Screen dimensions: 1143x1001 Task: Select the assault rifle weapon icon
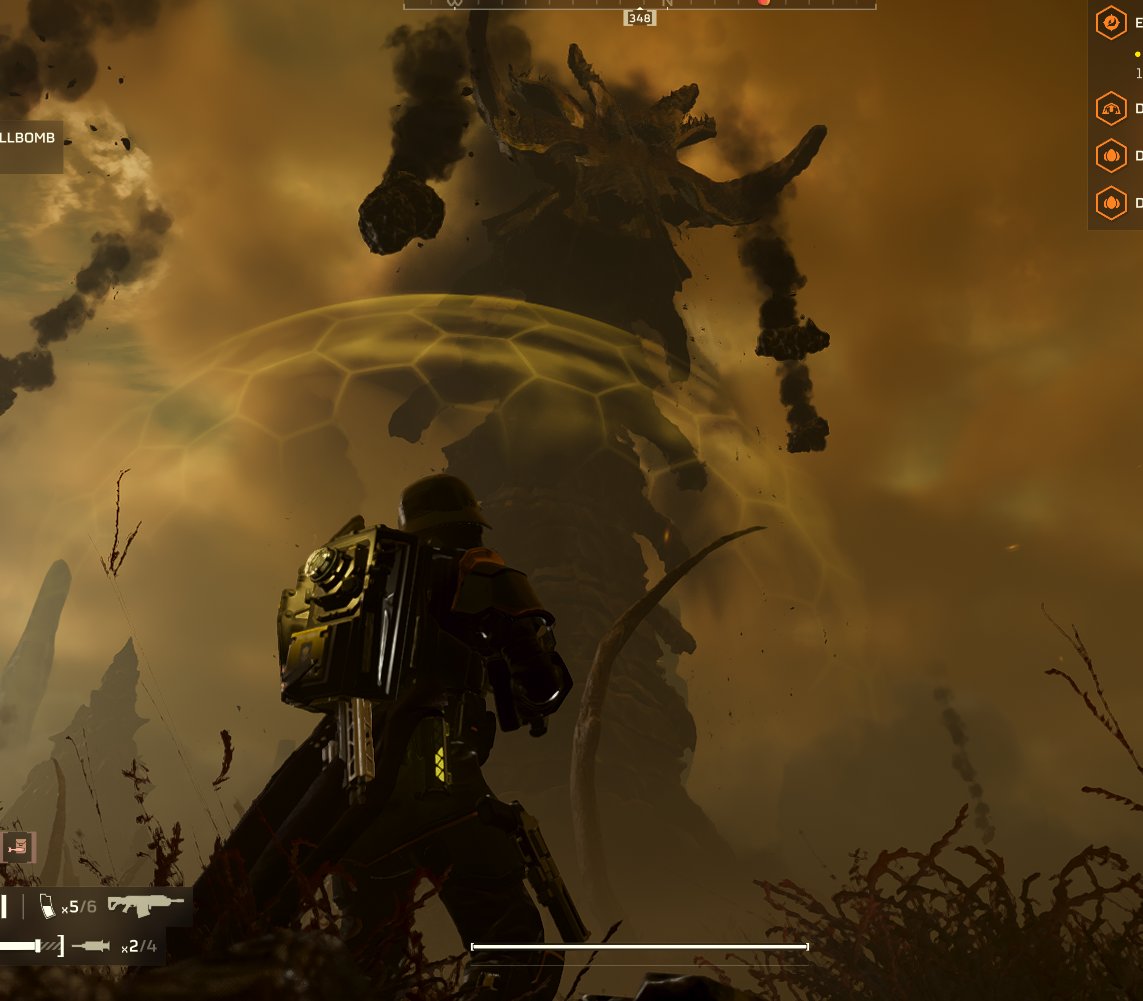(x=146, y=905)
